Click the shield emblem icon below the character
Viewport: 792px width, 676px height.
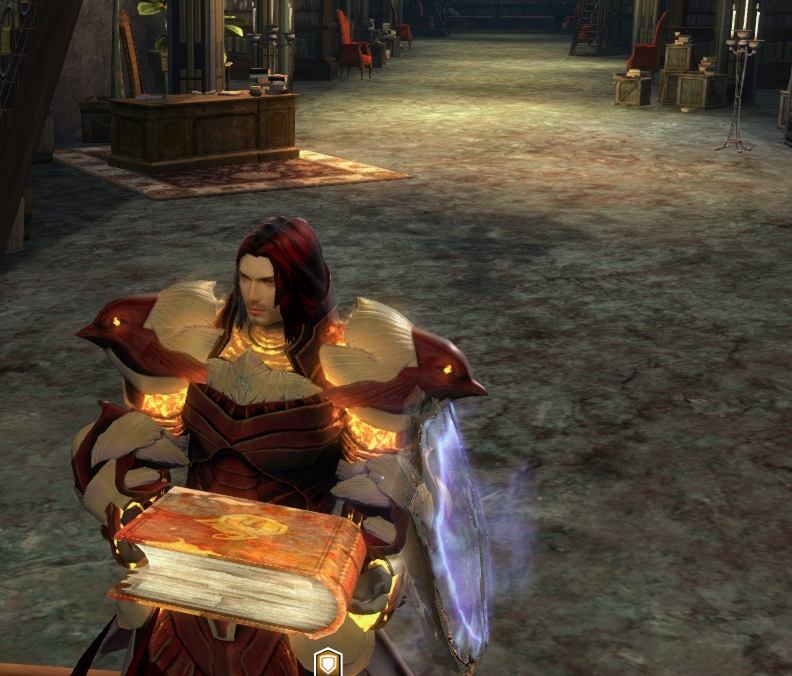coord(330,662)
